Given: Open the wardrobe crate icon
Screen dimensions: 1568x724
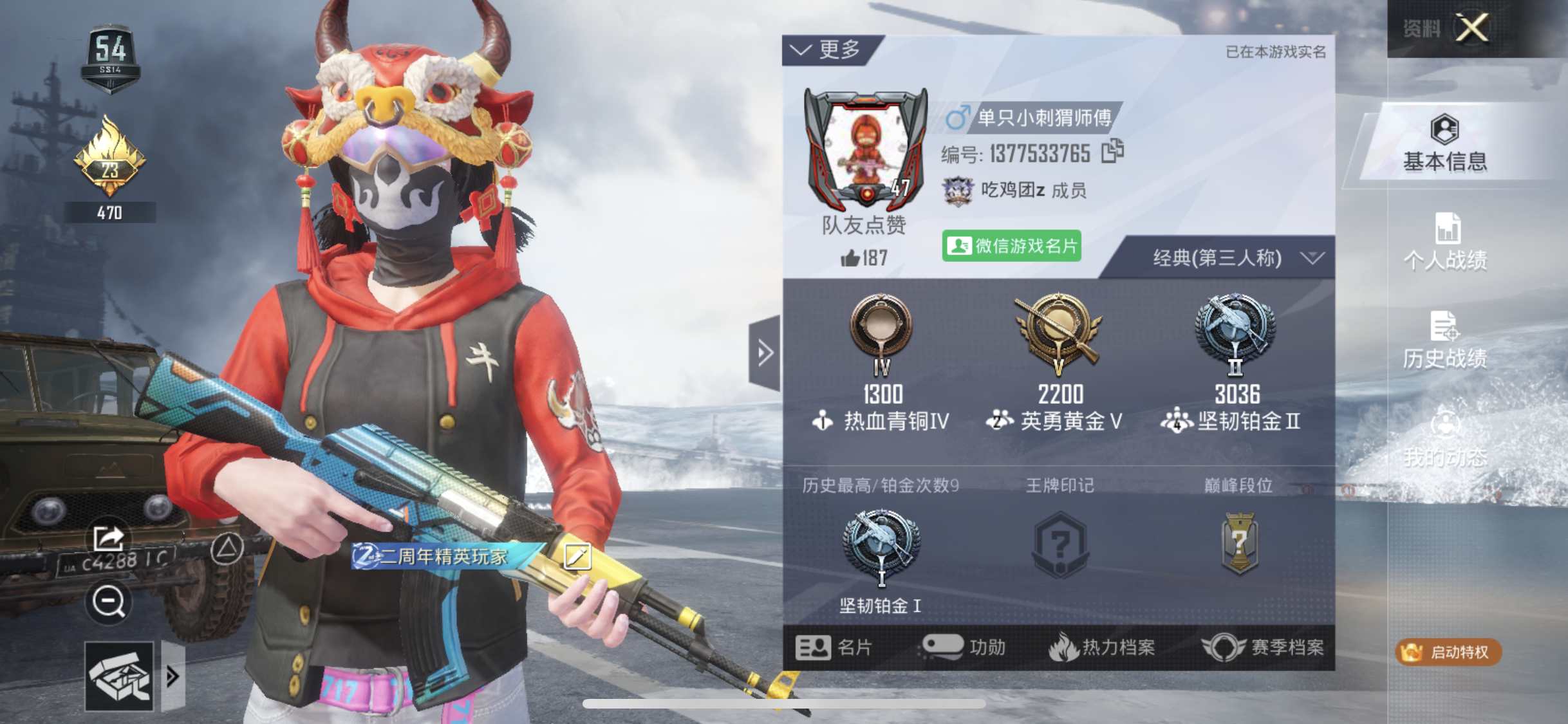Looking at the screenshot, I should point(120,676).
